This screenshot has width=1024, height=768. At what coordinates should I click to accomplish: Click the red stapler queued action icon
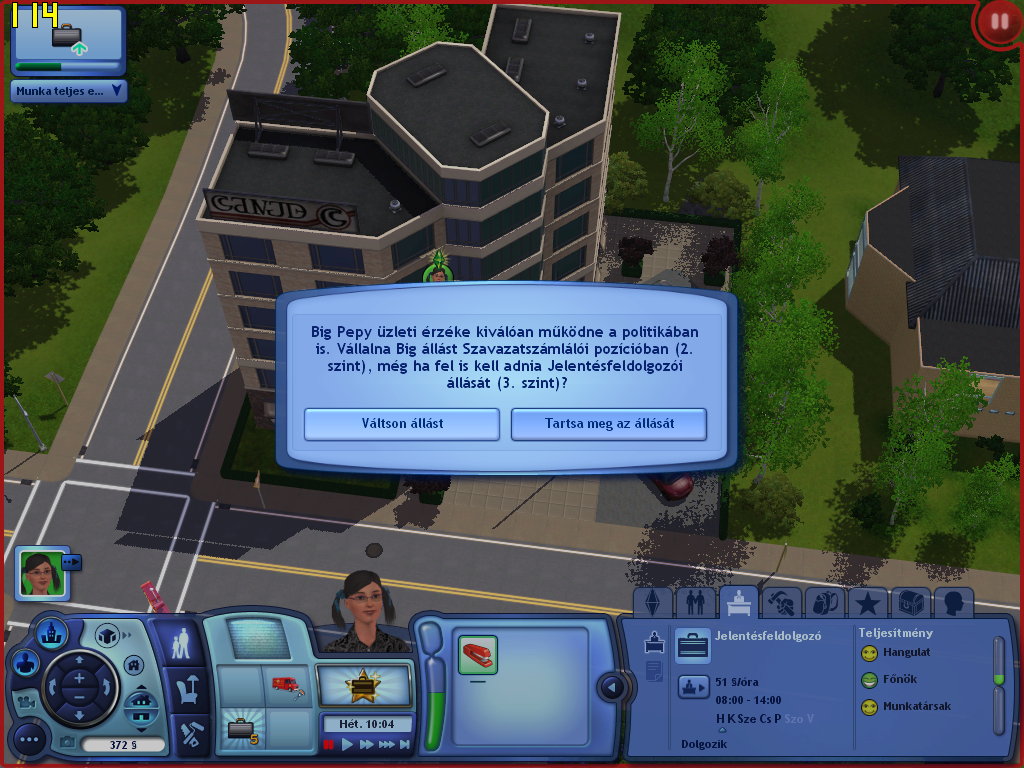[x=478, y=655]
